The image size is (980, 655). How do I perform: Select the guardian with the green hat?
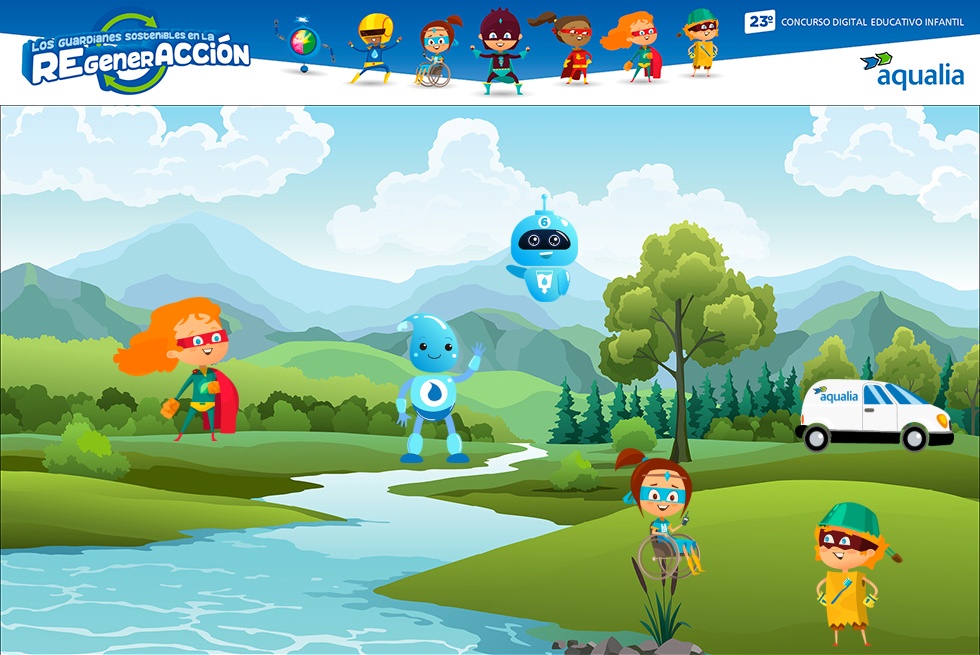click(849, 572)
